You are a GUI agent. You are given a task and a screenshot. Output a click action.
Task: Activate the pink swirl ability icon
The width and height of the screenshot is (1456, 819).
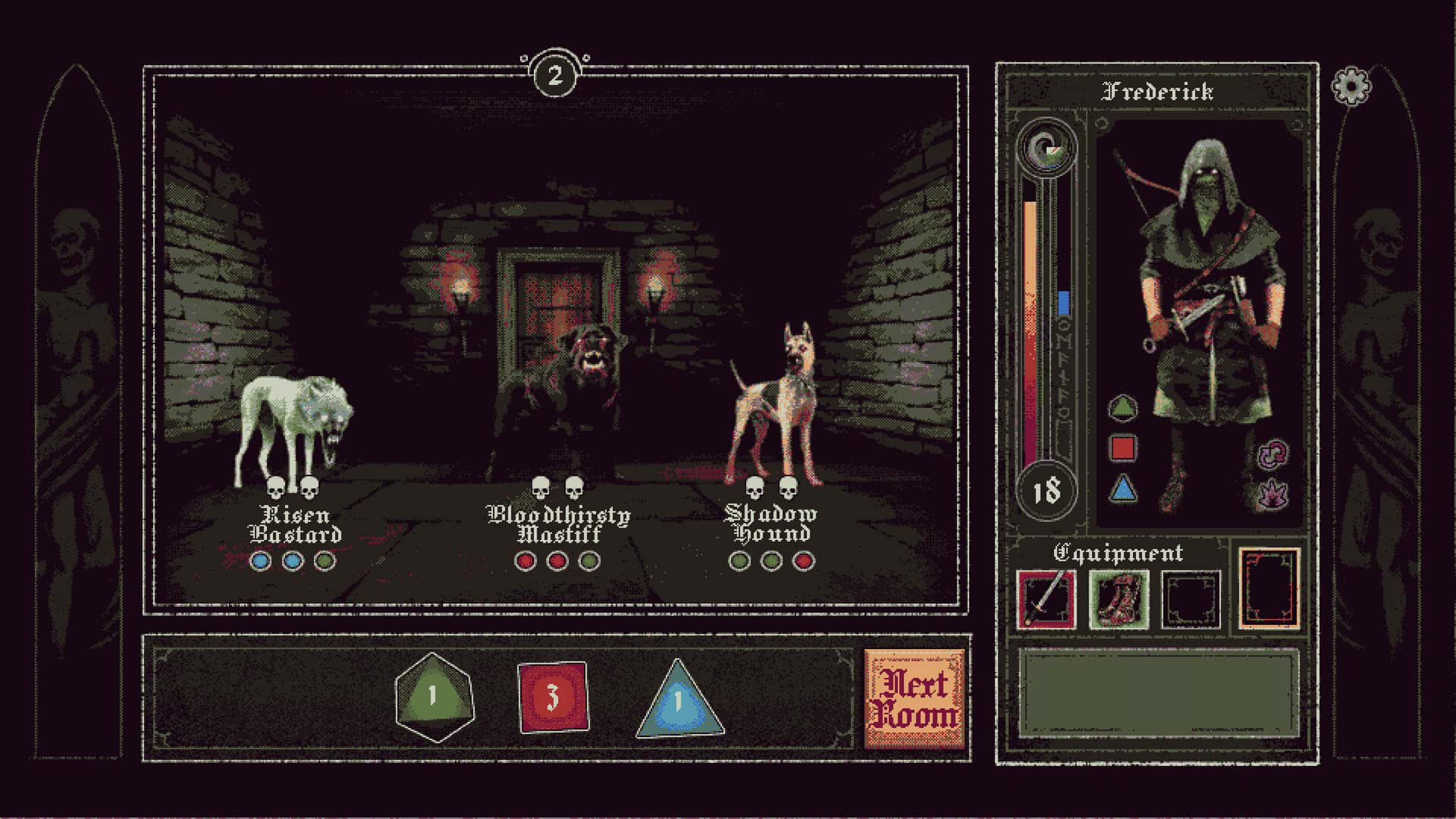click(1271, 454)
